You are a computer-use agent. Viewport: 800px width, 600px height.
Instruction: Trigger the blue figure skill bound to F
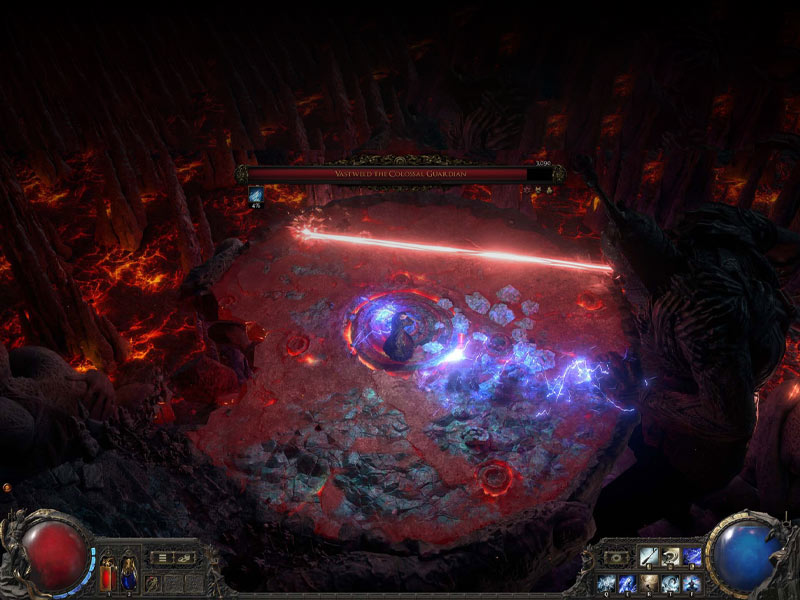coord(692,583)
